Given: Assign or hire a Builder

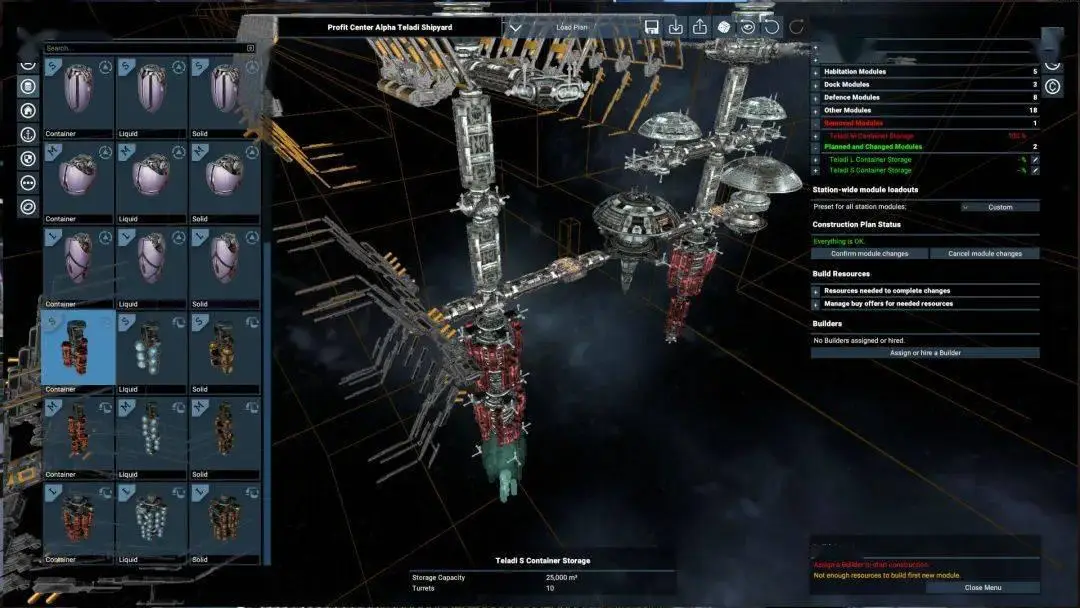Looking at the screenshot, I should point(925,353).
